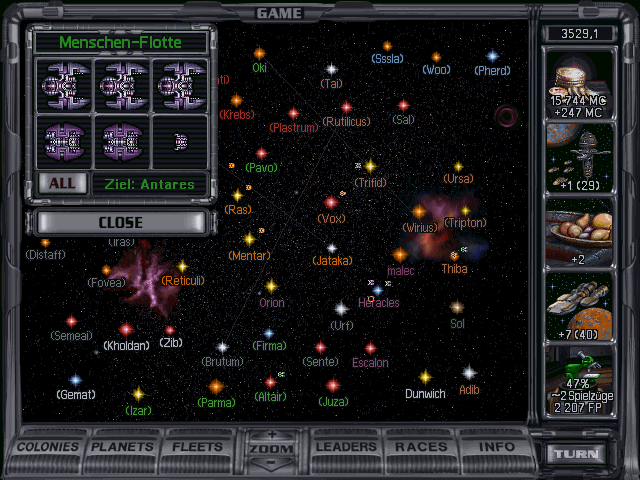Image resolution: width=640 pixels, height=480 pixels.
Task: Show the Races diplomacy screen
Action: [x=421, y=447]
